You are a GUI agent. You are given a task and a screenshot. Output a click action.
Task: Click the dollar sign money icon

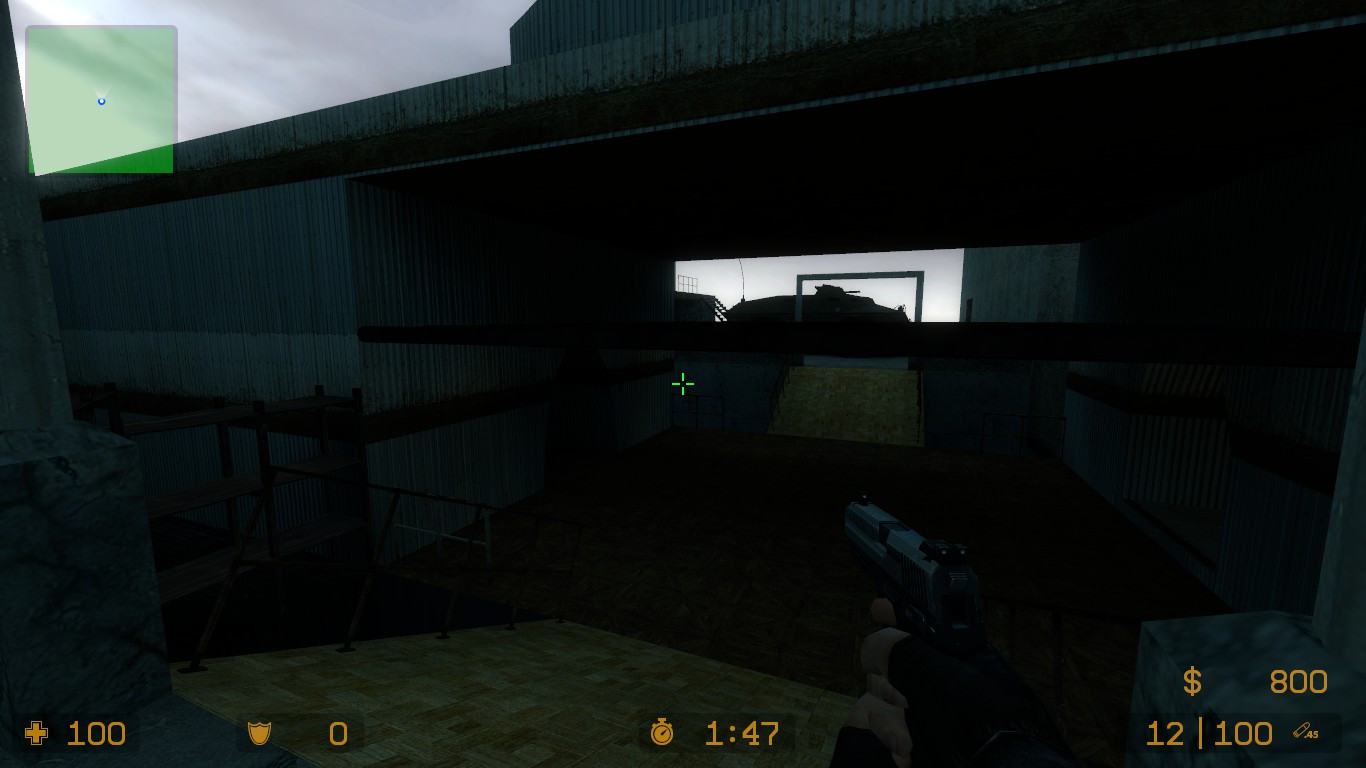pos(1190,683)
